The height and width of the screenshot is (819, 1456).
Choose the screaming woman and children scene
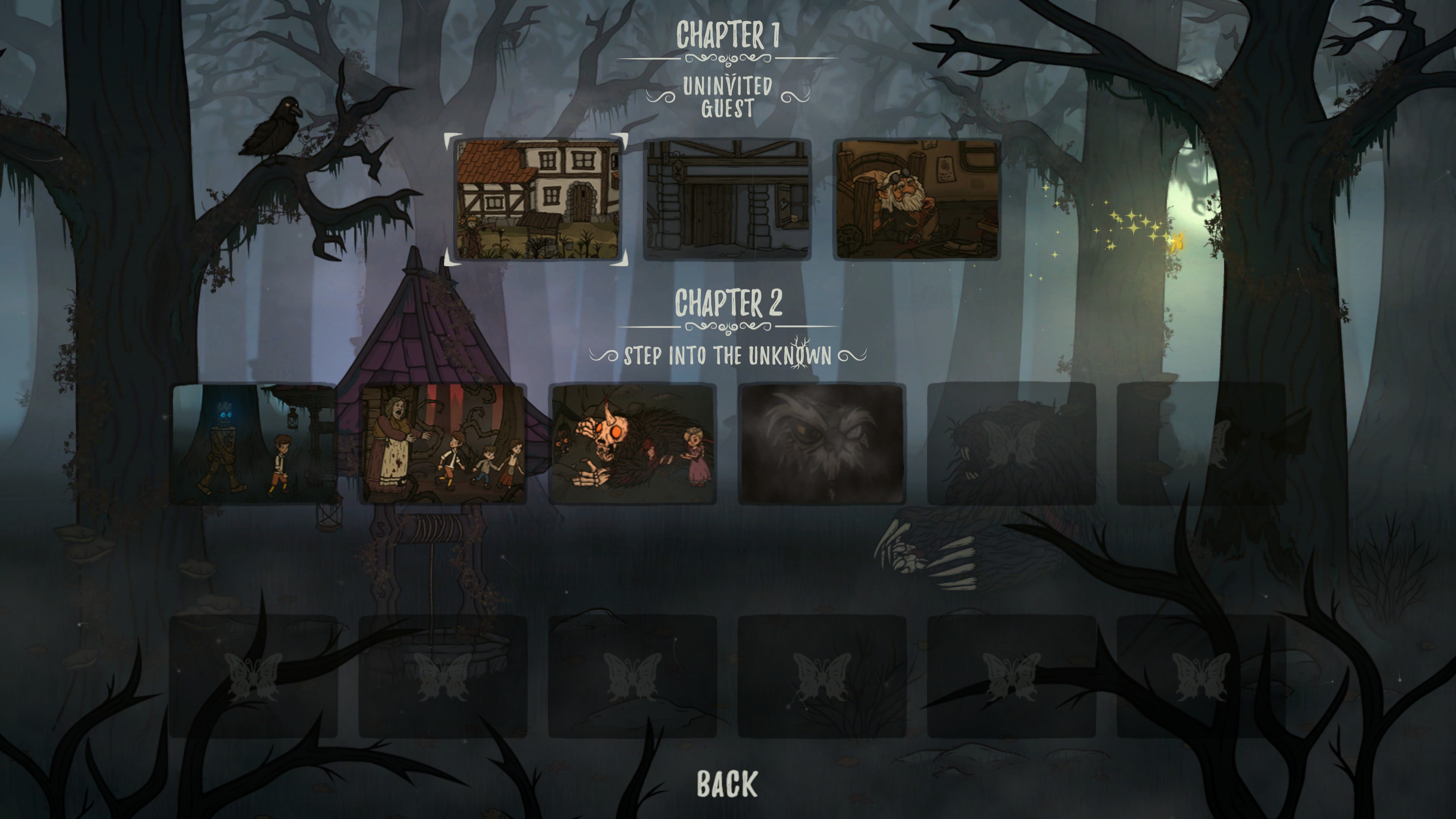[x=443, y=444]
